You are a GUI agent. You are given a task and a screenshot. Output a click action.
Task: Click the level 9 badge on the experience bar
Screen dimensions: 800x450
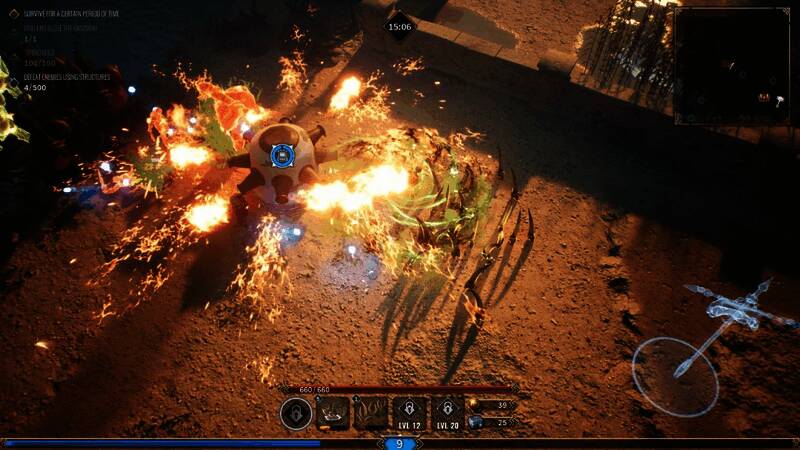coord(400,443)
